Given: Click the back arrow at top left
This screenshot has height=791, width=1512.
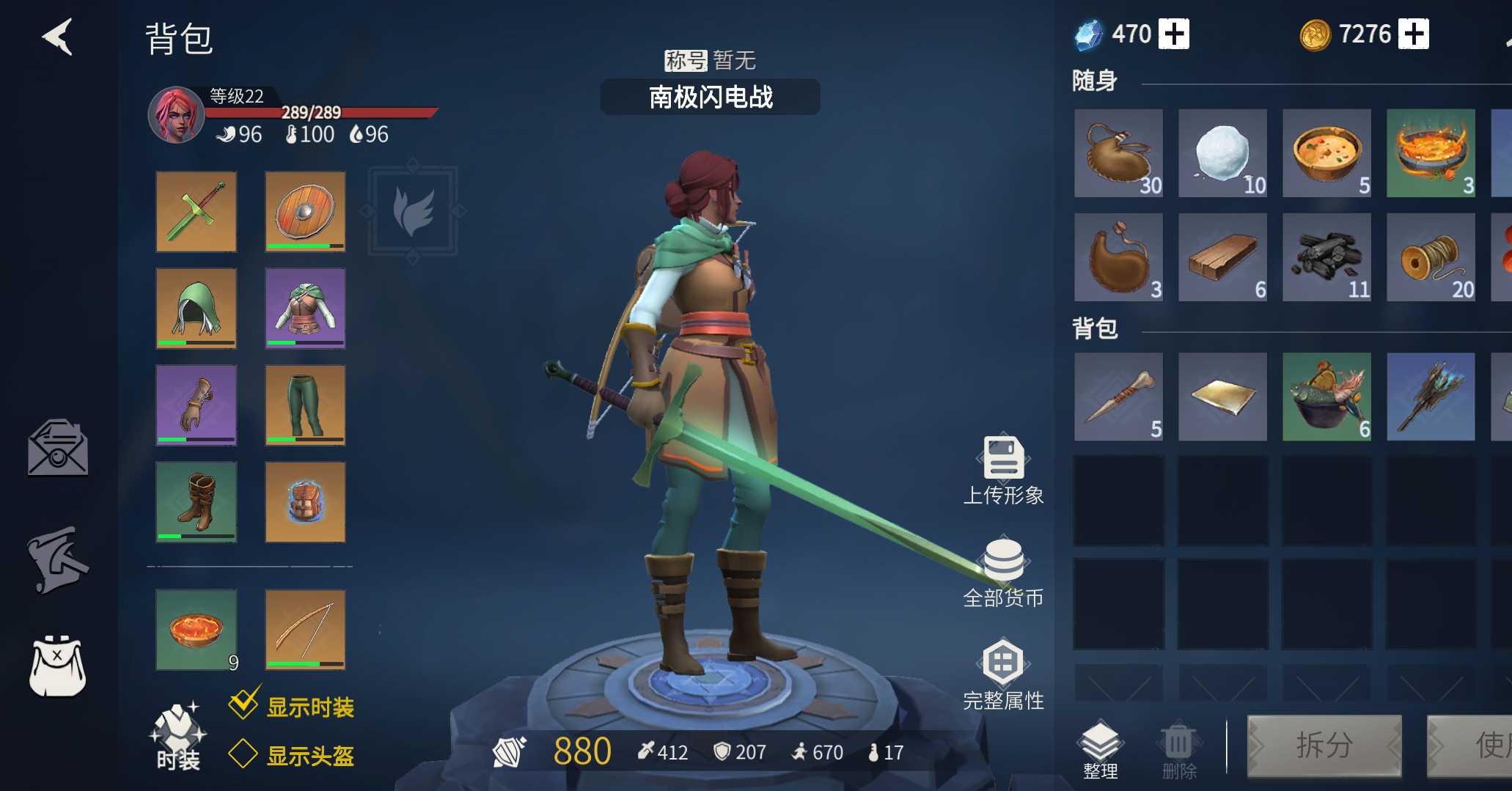Looking at the screenshot, I should 57,35.
